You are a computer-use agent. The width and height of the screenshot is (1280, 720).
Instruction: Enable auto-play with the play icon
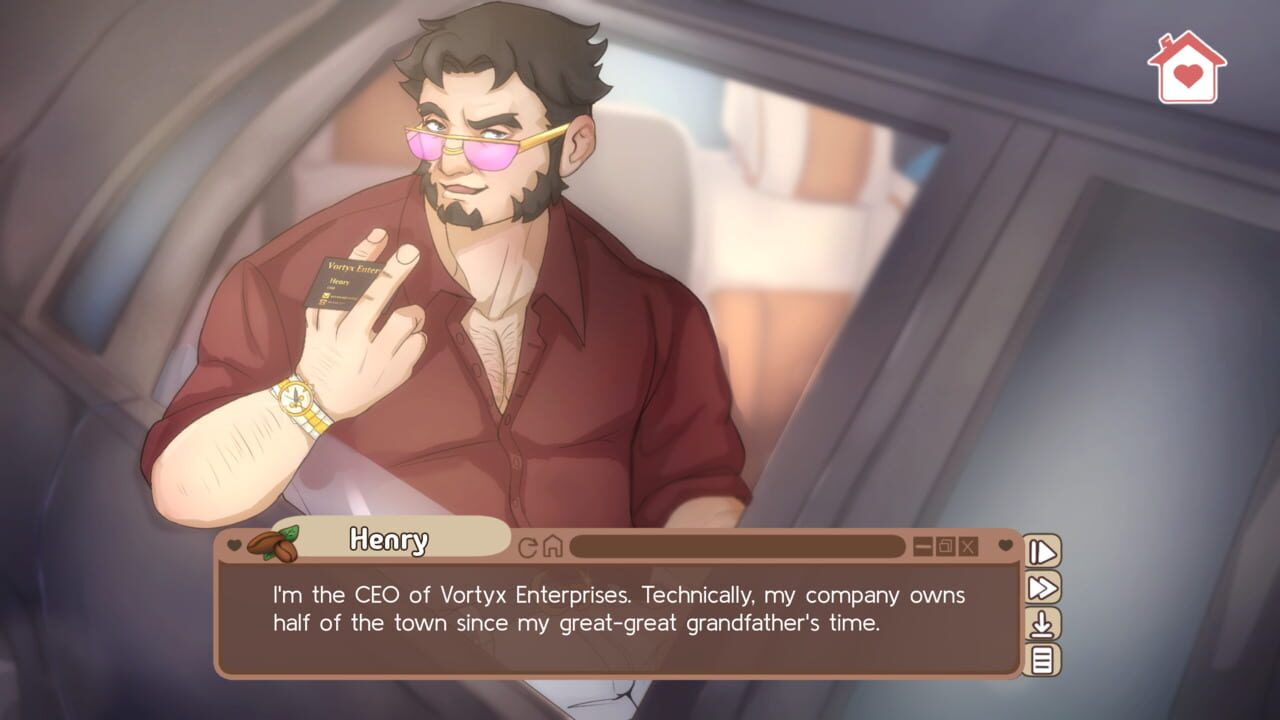(x=1041, y=550)
